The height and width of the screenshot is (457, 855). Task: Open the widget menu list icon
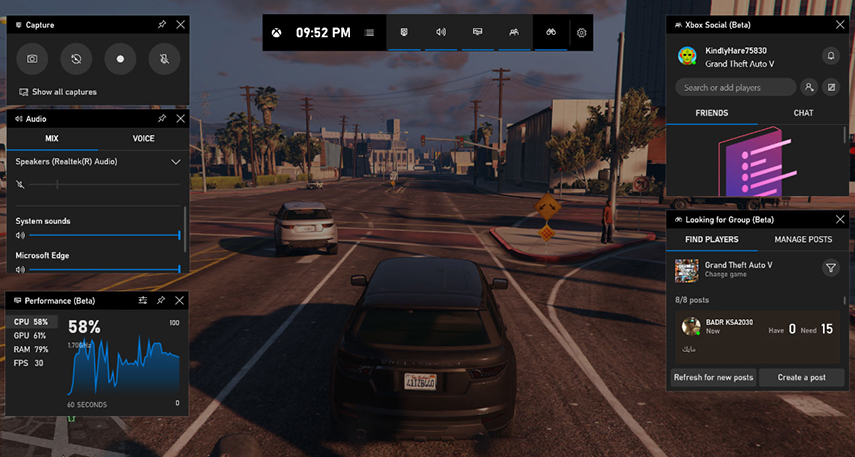point(370,33)
